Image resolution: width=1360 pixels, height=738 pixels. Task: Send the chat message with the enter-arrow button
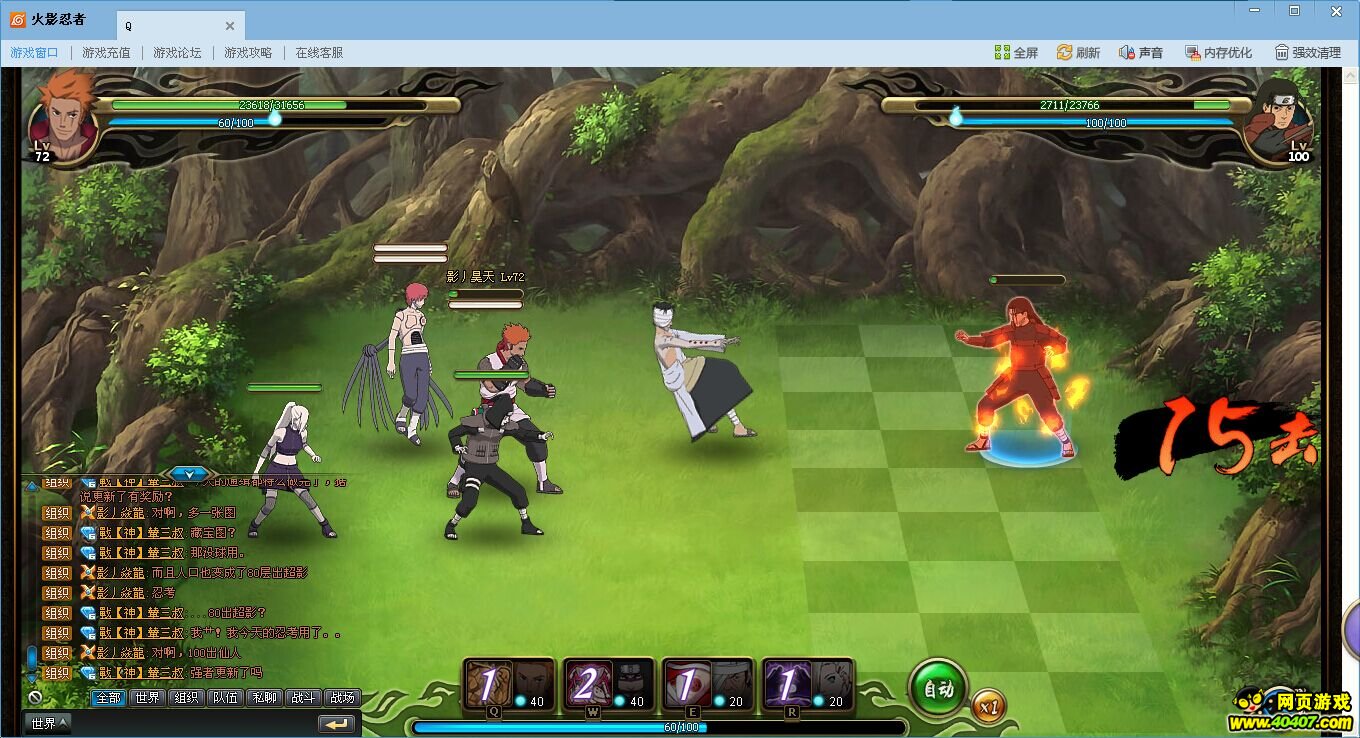337,723
